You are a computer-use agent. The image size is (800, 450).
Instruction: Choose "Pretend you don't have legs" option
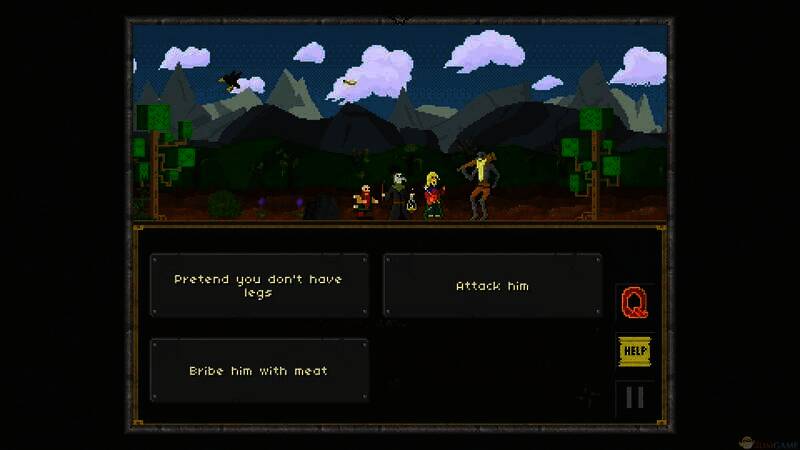[x=258, y=286]
